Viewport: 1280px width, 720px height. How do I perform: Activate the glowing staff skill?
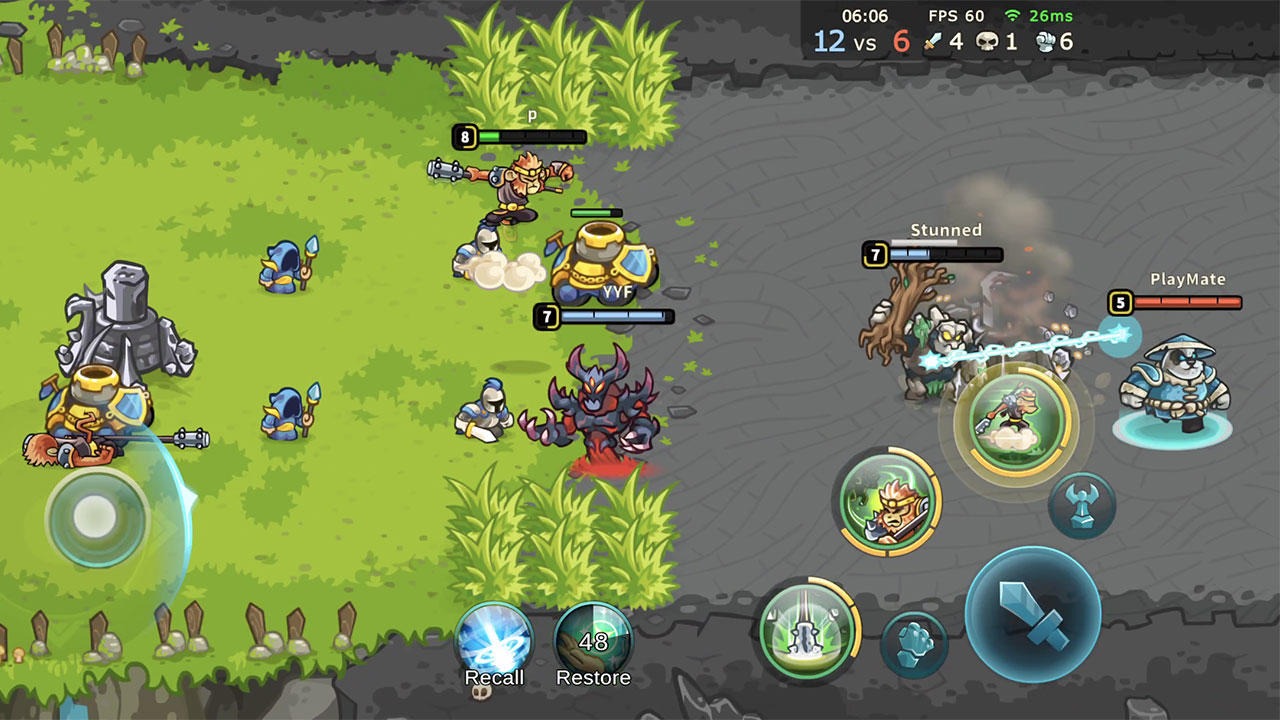(806, 631)
